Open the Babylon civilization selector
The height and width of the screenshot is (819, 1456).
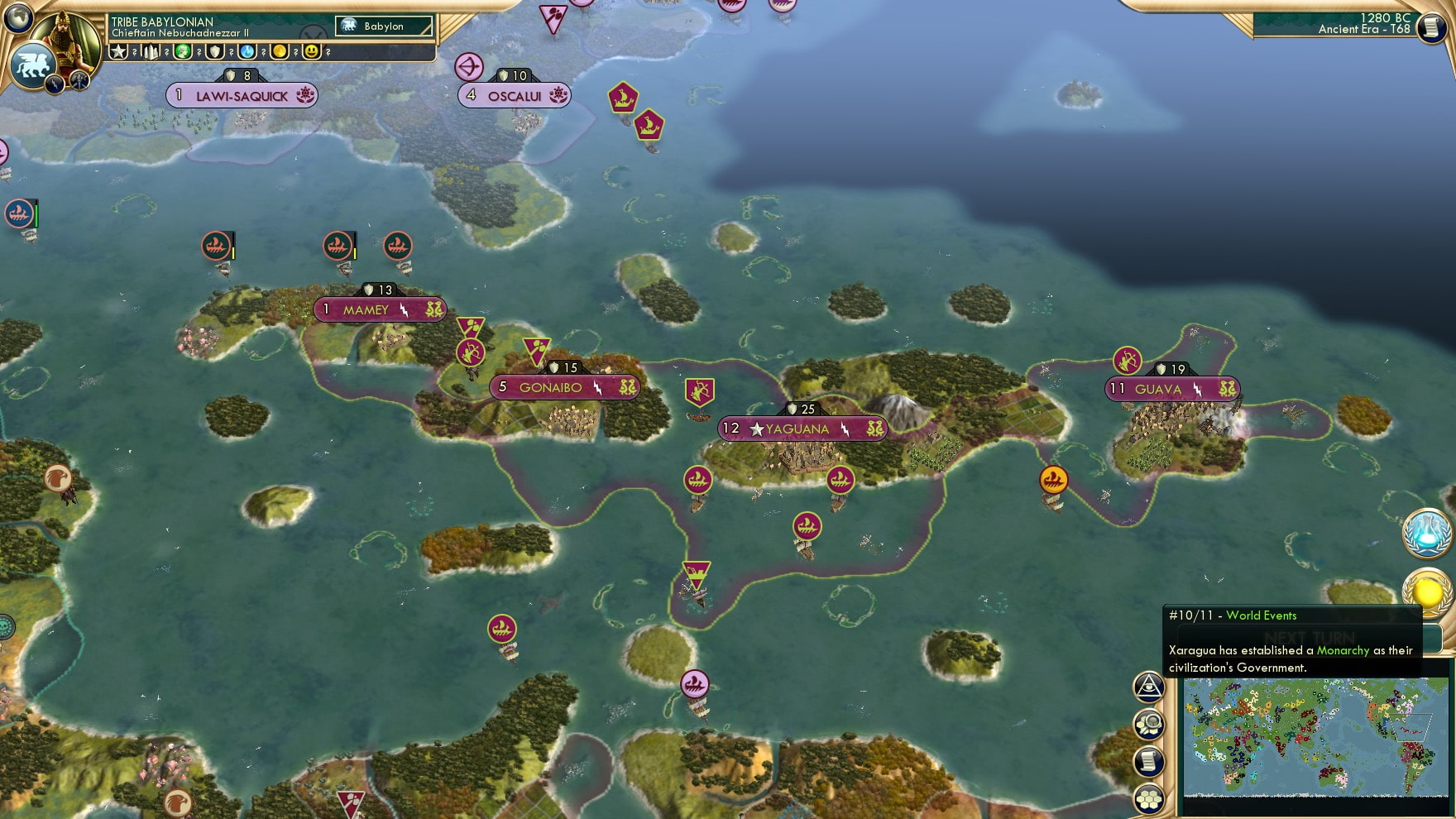click(x=384, y=26)
